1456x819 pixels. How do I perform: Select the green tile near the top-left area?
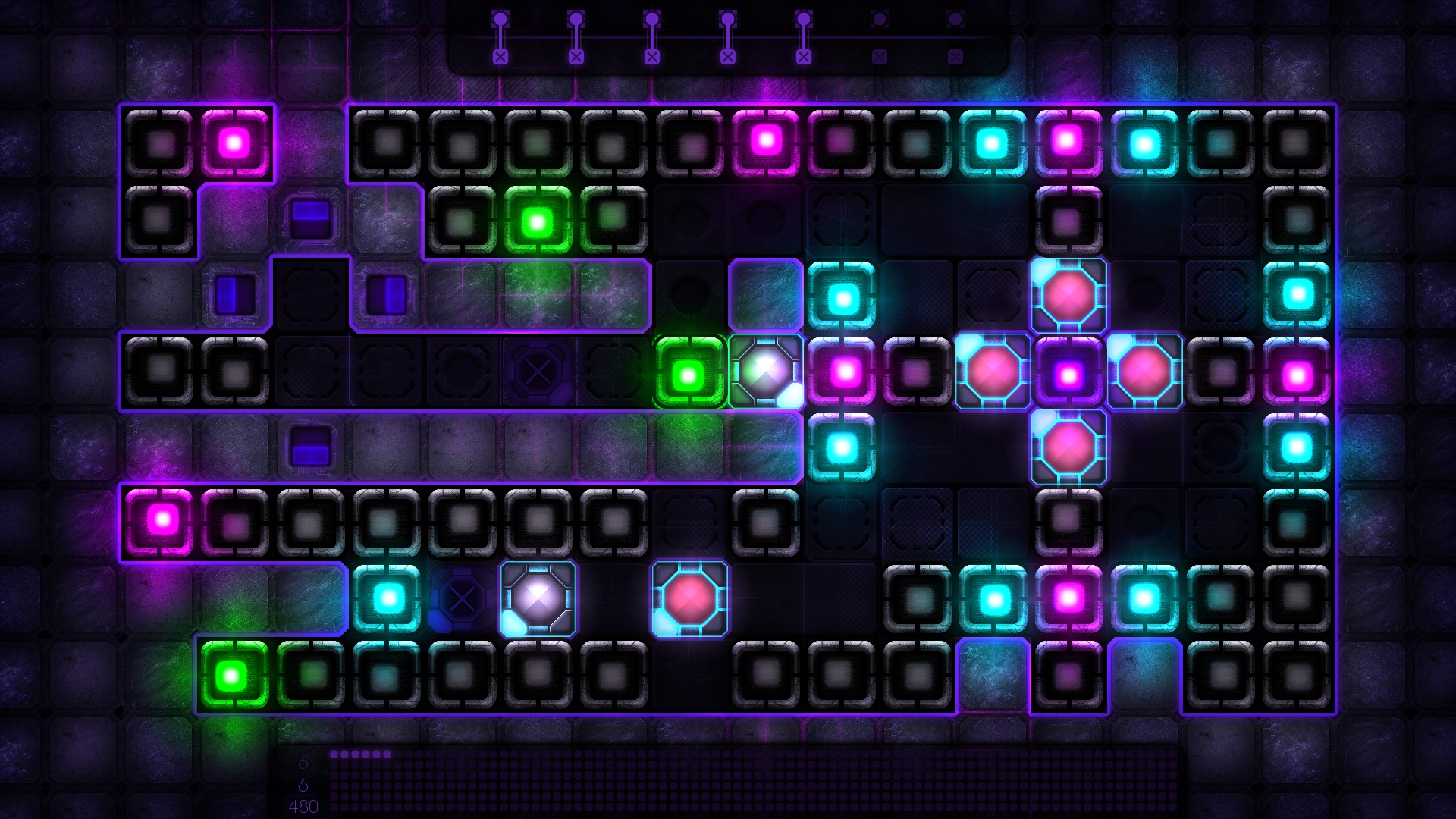click(538, 218)
